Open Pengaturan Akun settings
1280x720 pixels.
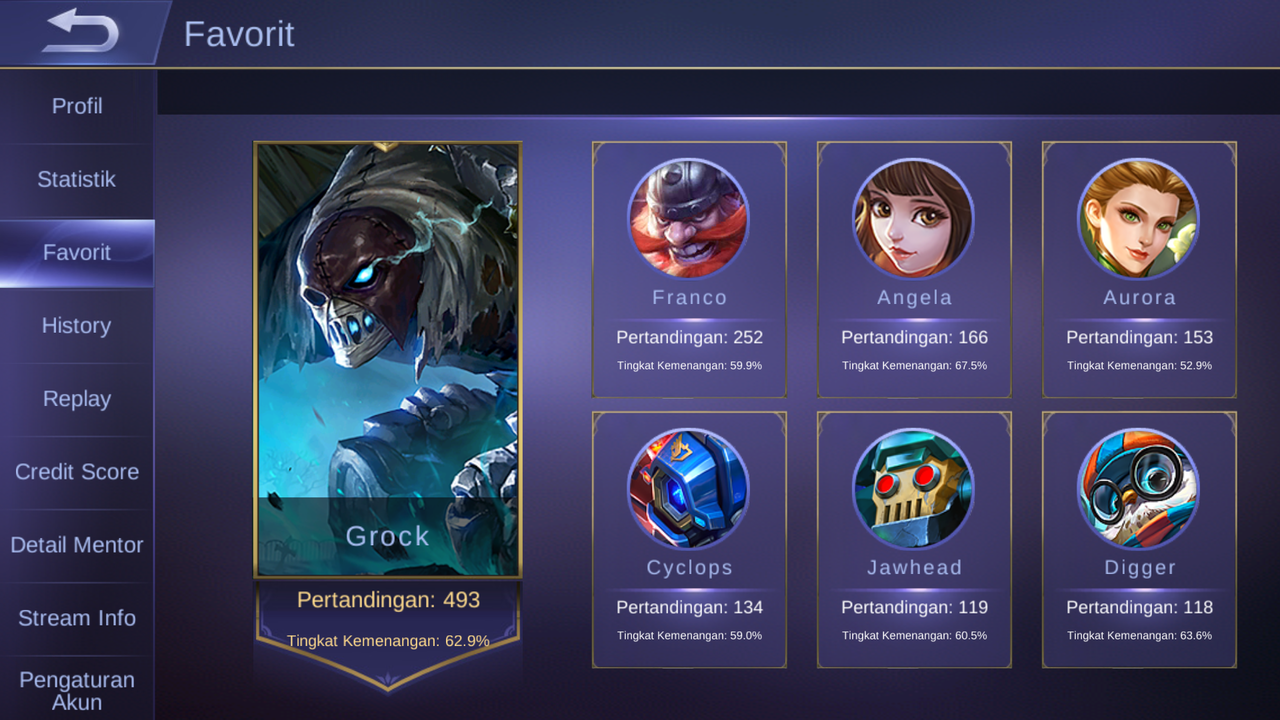[x=77, y=690]
